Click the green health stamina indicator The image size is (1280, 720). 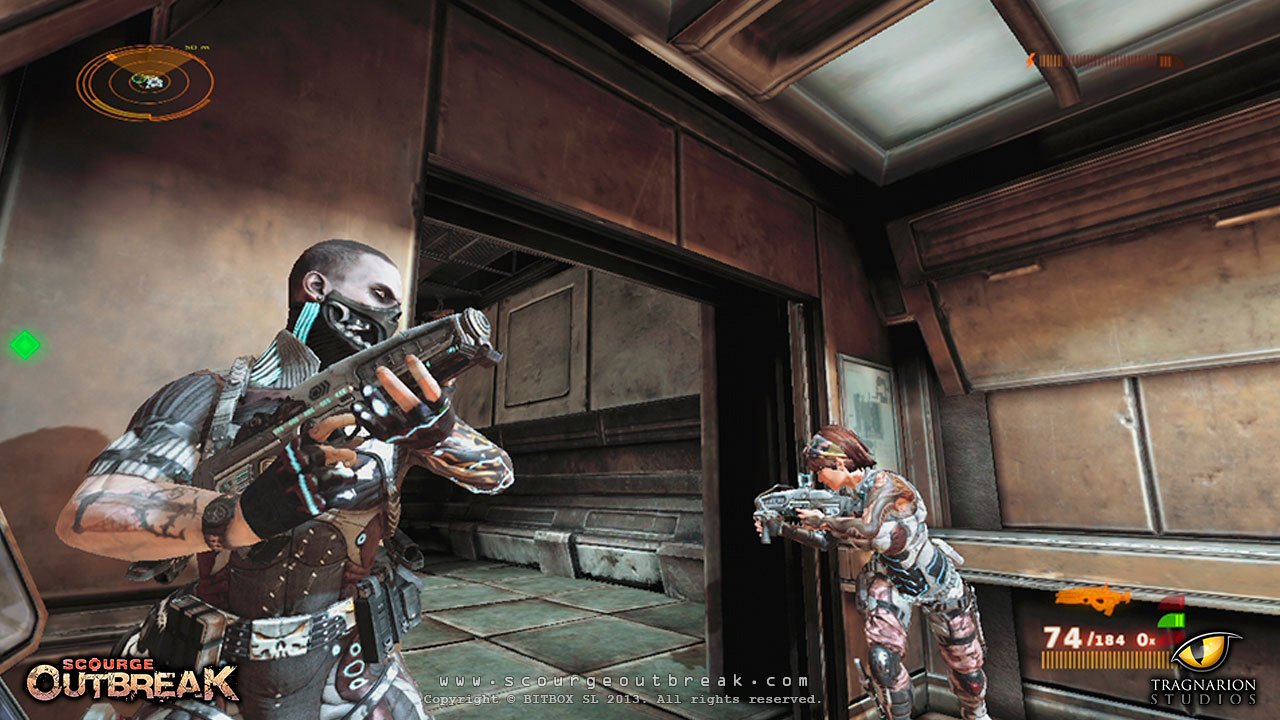[x=1171, y=620]
